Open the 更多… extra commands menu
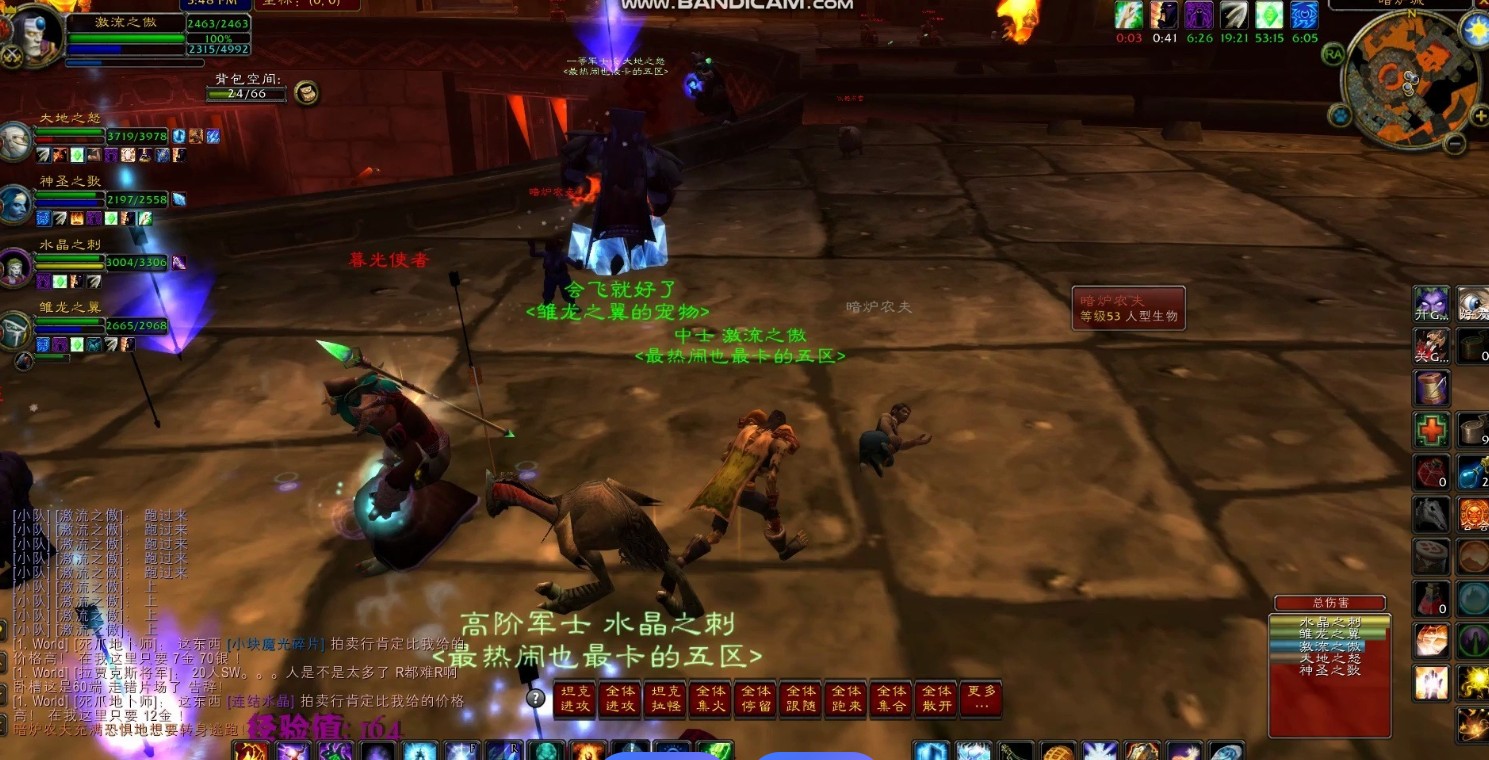Image resolution: width=1489 pixels, height=760 pixels. click(x=981, y=700)
